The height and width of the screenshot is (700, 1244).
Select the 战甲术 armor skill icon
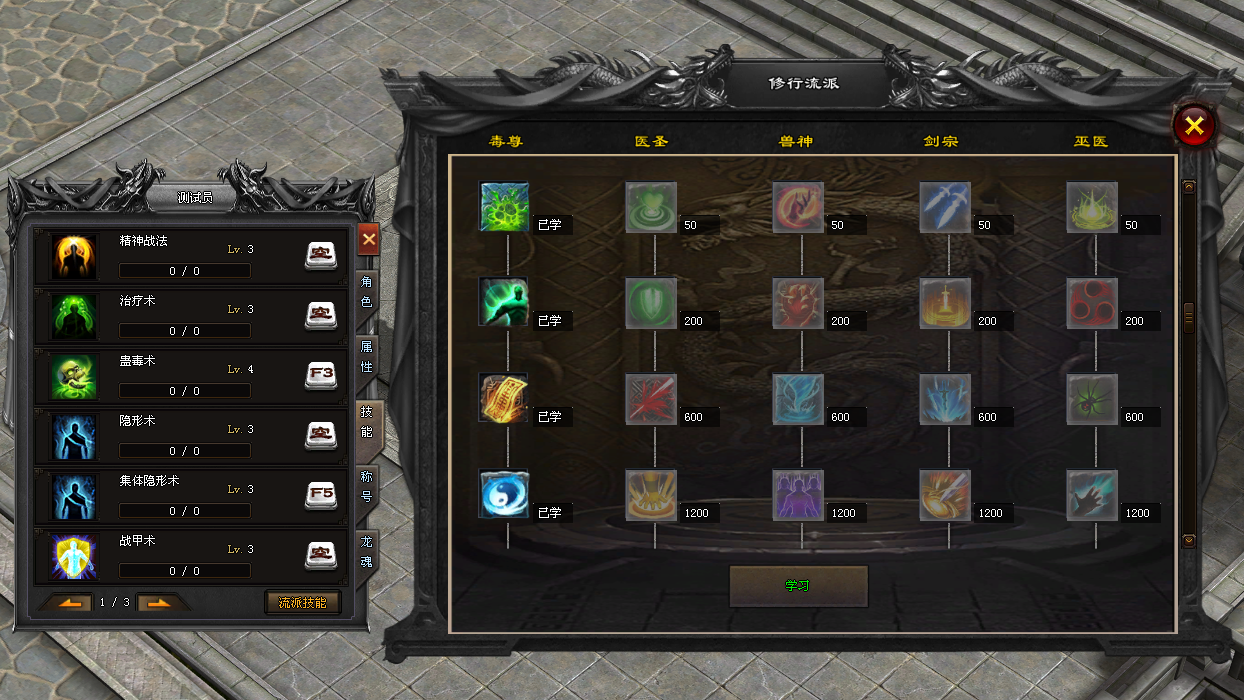tap(74, 558)
